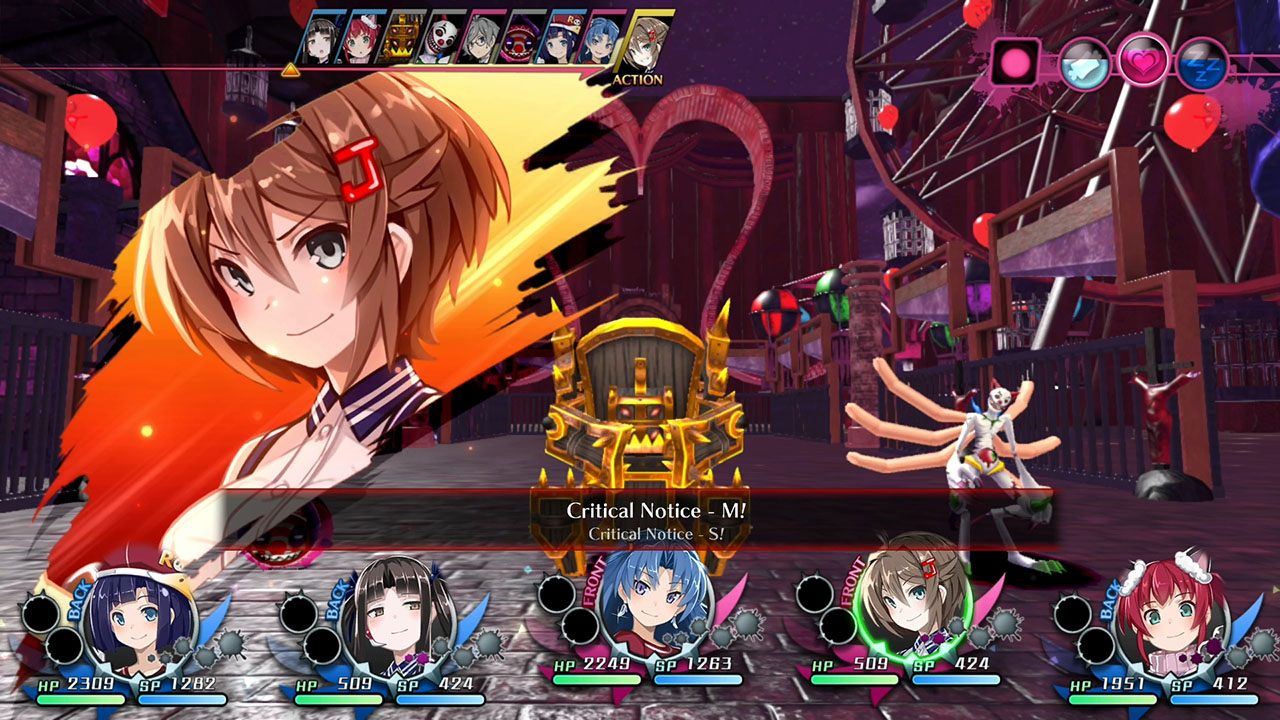Click the pink square indicator icon top-right
The height and width of the screenshot is (720, 1280).
(1015, 62)
